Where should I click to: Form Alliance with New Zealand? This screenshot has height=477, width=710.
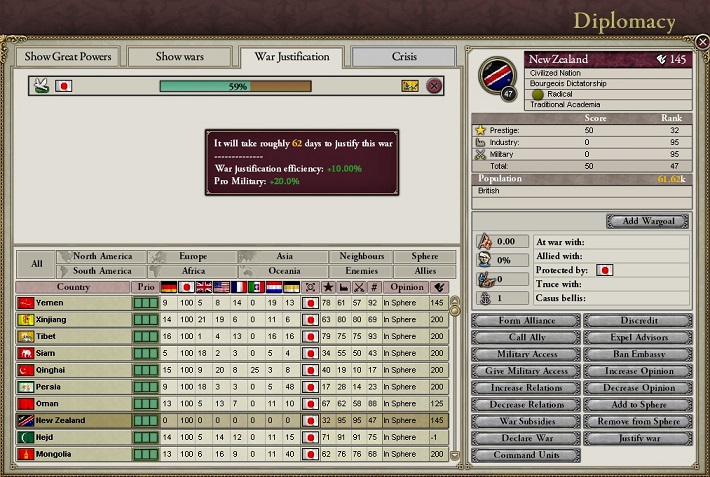pos(524,321)
